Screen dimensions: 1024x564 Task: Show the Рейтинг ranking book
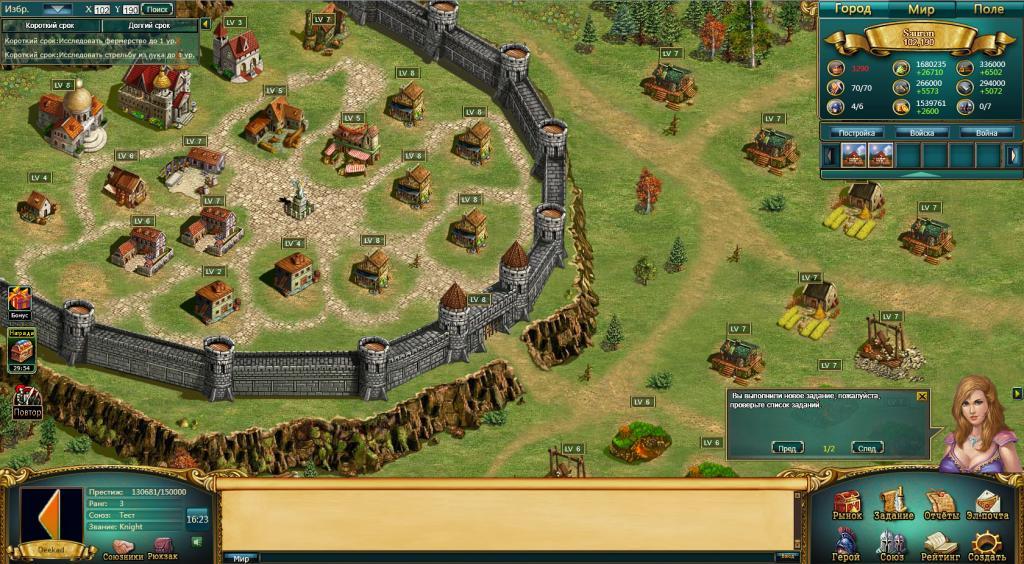[x=939, y=544]
